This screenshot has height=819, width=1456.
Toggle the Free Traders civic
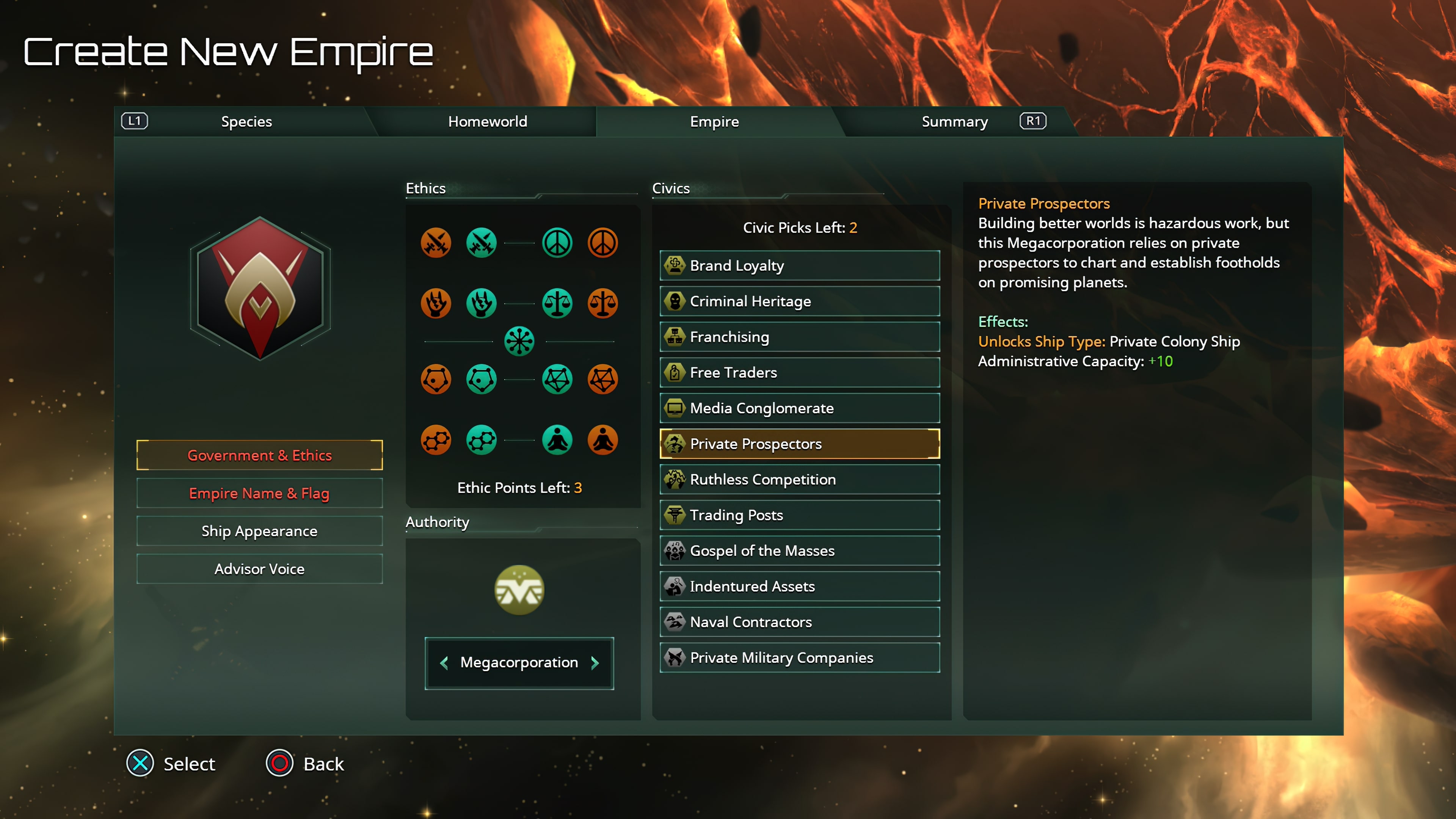click(x=799, y=372)
